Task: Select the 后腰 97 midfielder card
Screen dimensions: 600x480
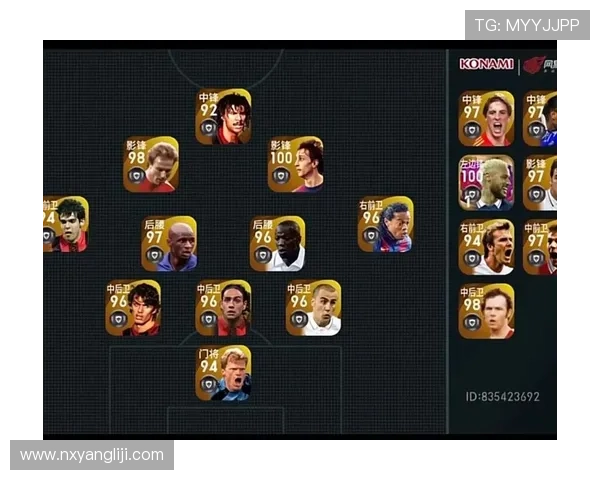Action: pyautogui.click(x=169, y=244)
